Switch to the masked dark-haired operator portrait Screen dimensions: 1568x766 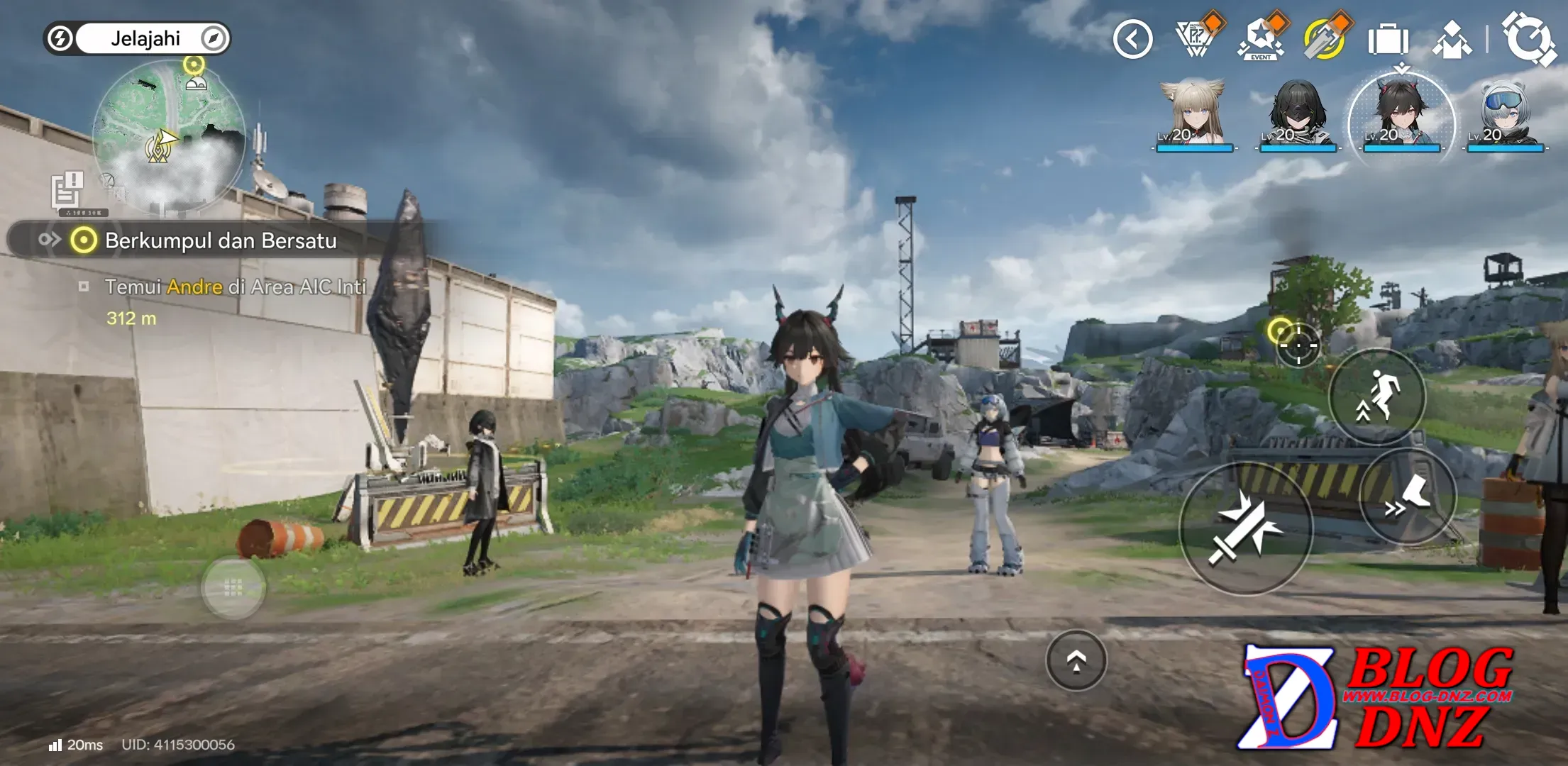[x=1298, y=115]
